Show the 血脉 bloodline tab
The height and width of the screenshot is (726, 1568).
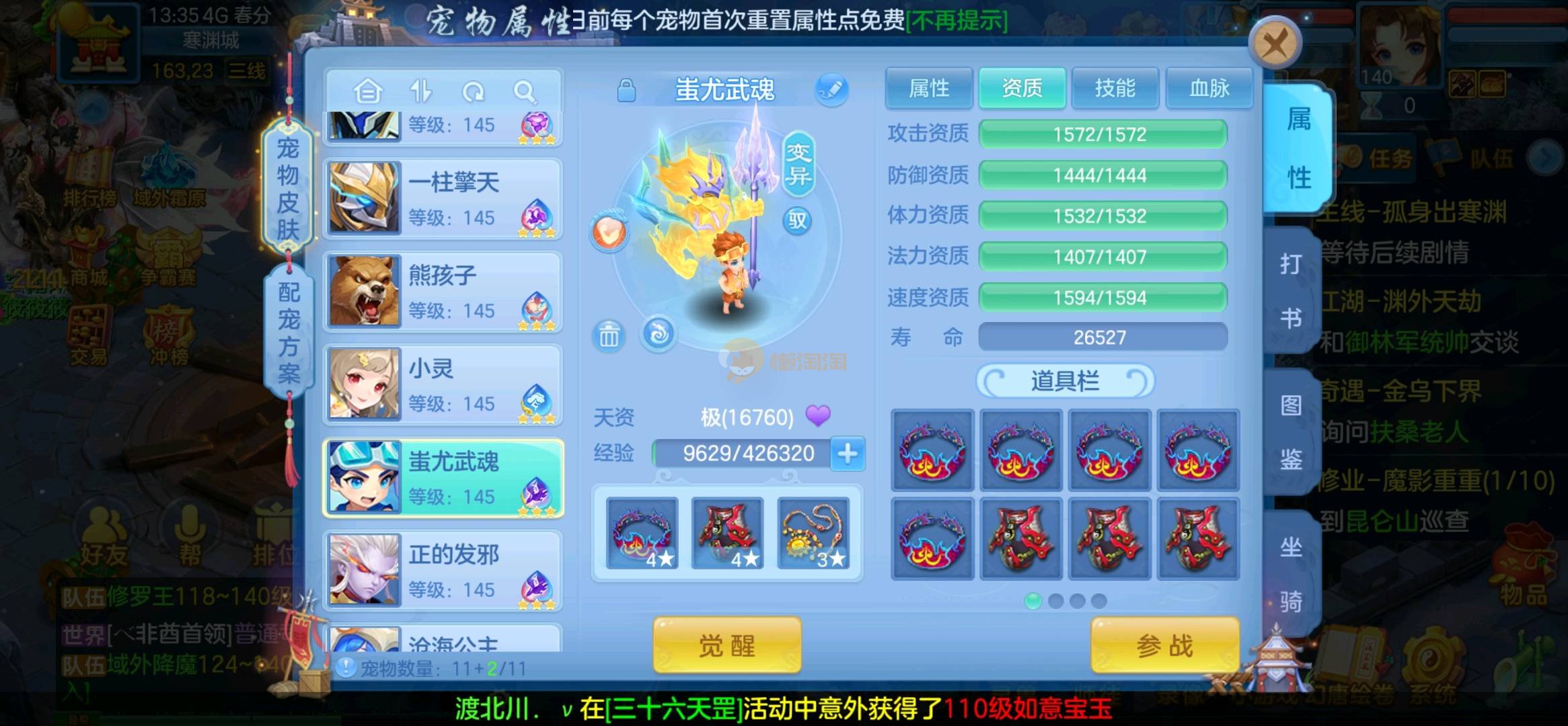[x=1209, y=88]
